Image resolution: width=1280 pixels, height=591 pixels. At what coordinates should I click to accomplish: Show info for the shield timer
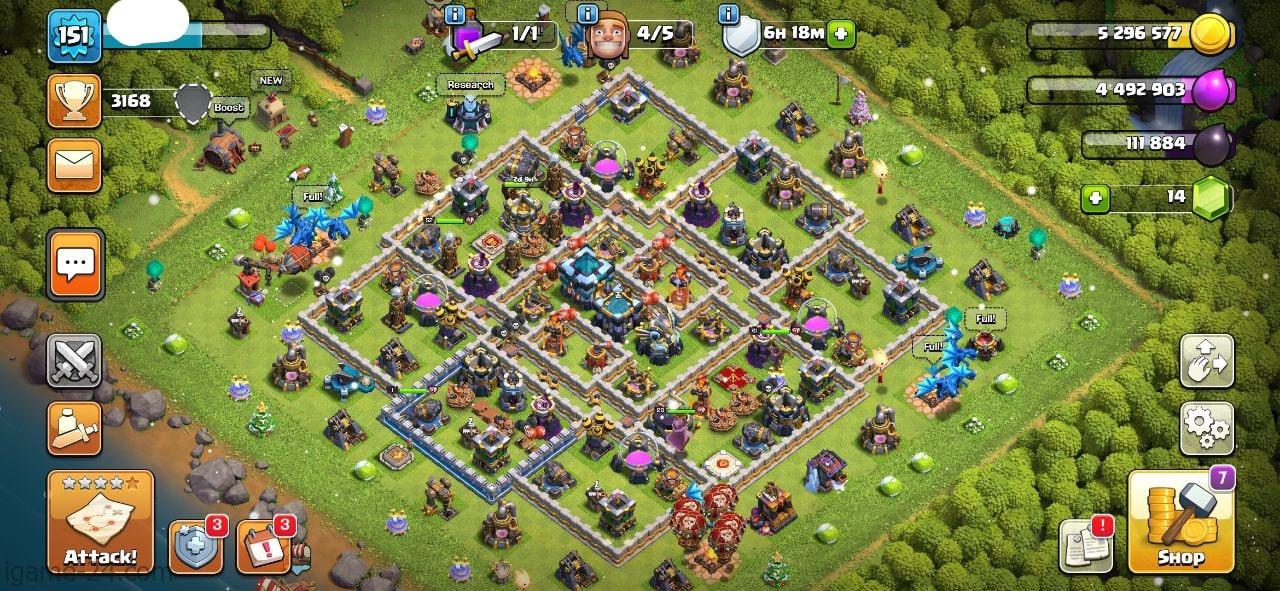click(729, 14)
